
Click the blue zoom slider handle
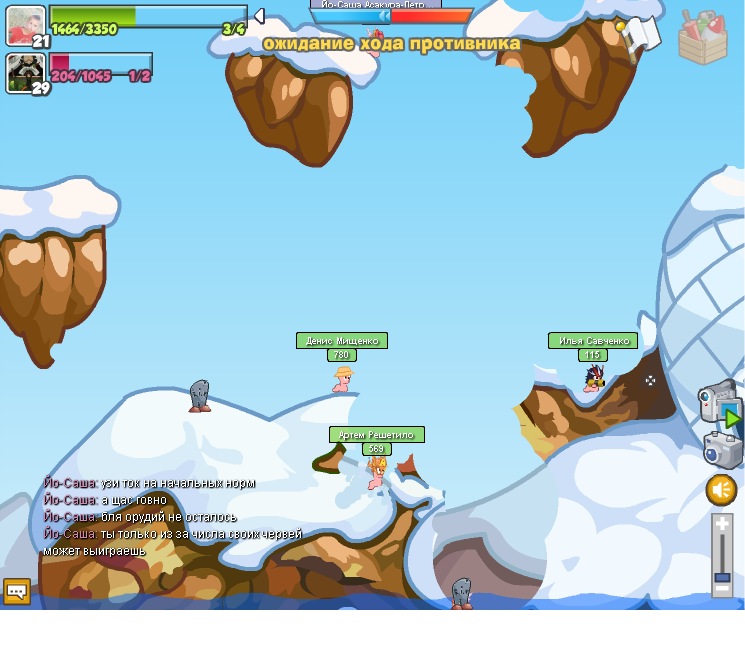722,577
